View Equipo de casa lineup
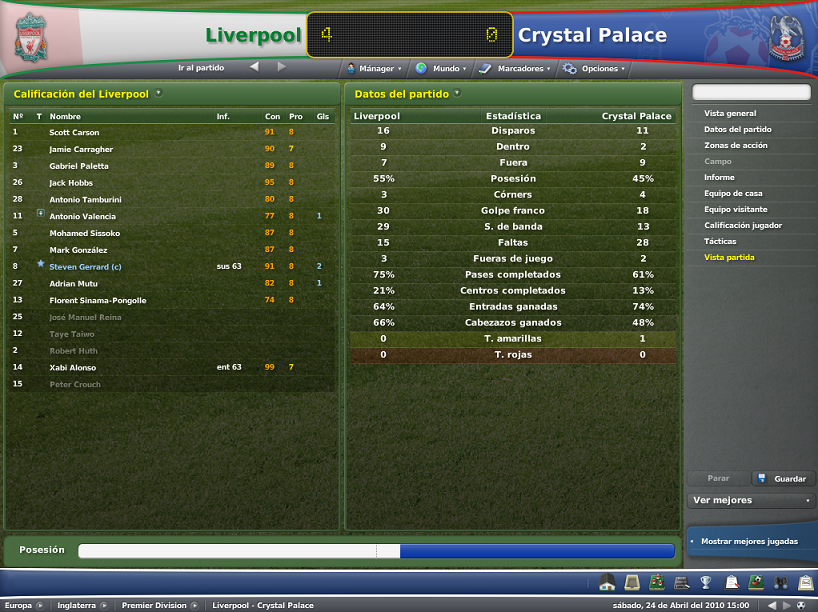The image size is (818, 612). [733, 193]
